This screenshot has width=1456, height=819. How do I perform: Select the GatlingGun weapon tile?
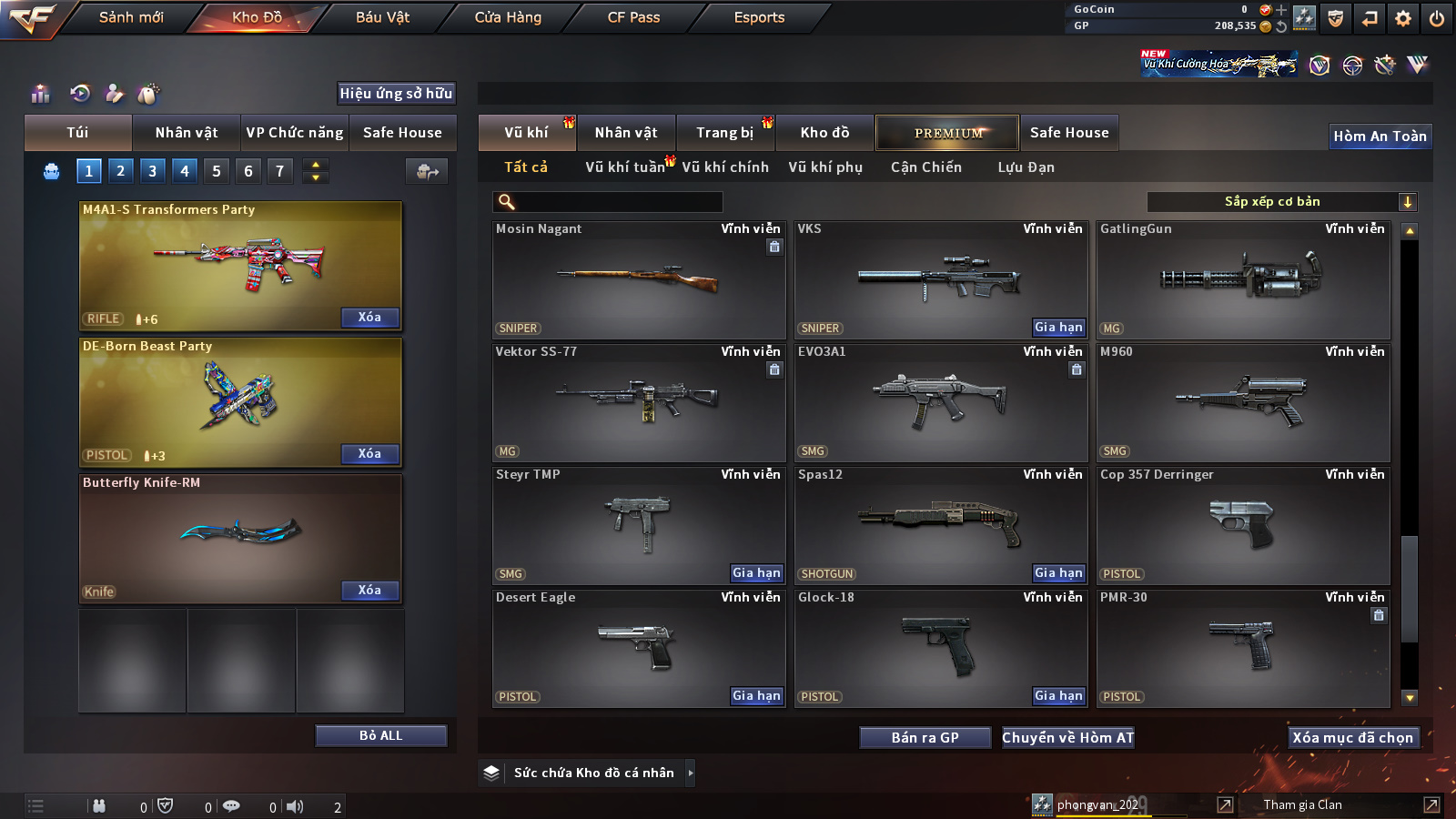click(x=1243, y=280)
